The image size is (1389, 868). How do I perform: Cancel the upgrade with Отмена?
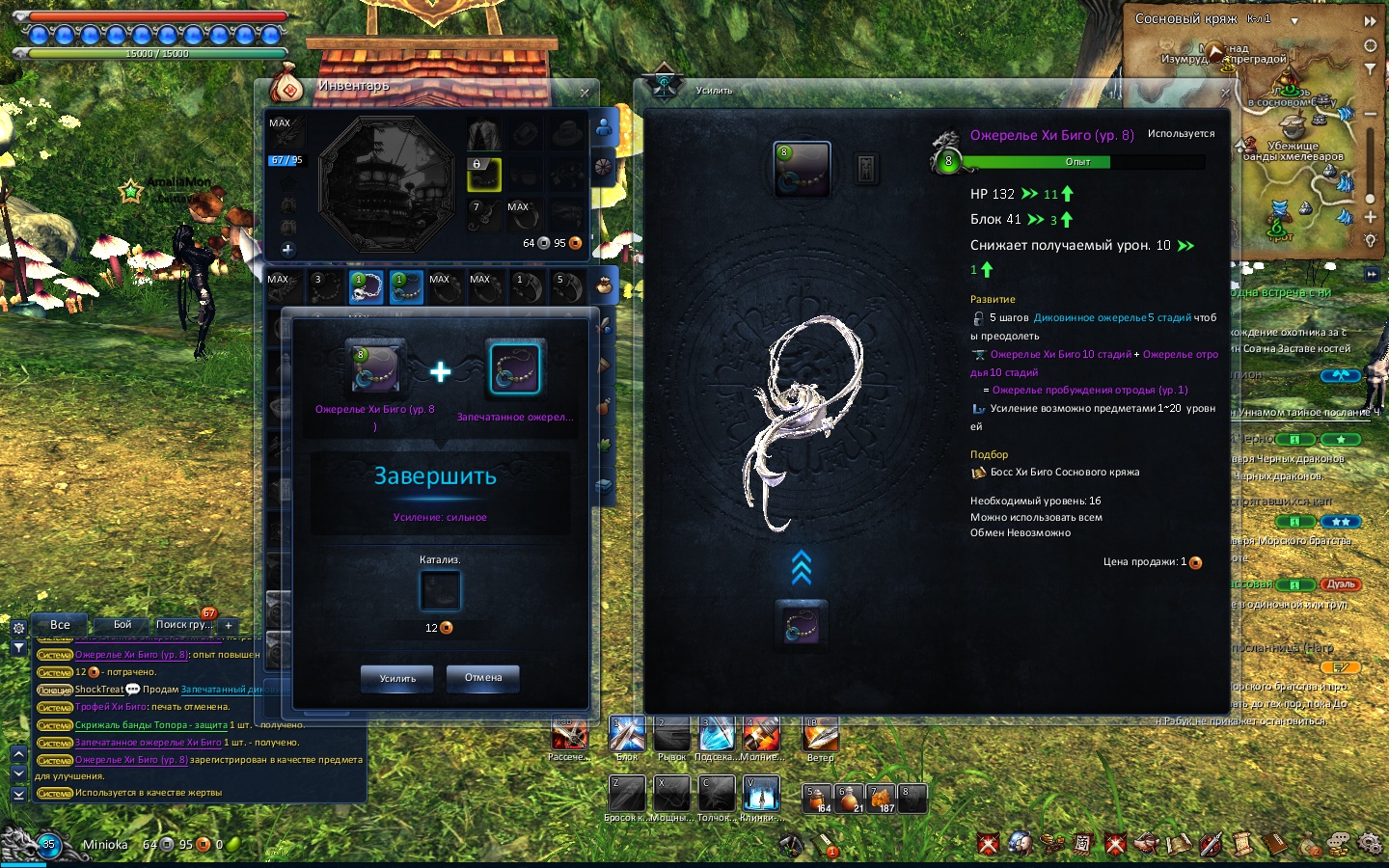coord(482,678)
